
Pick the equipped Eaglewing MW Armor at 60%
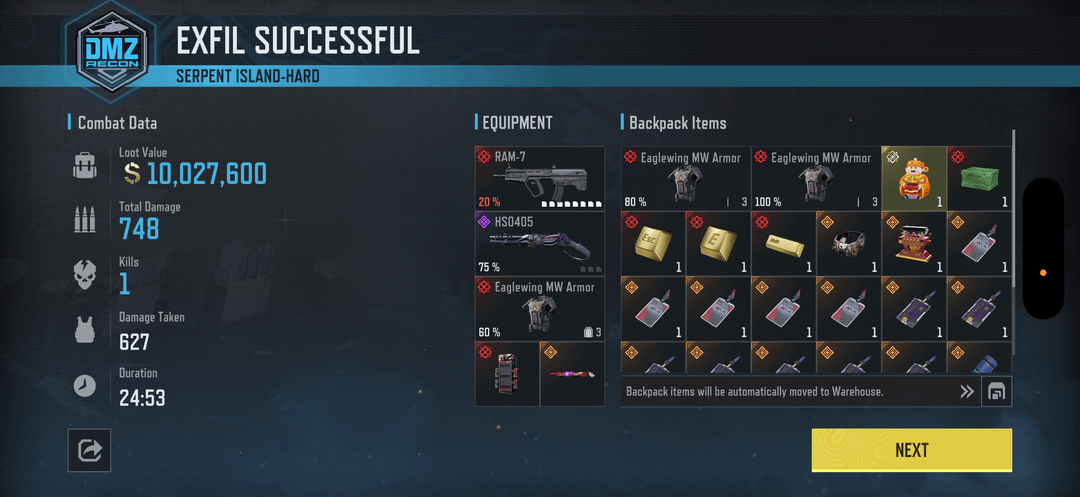[x=540, y=308]
